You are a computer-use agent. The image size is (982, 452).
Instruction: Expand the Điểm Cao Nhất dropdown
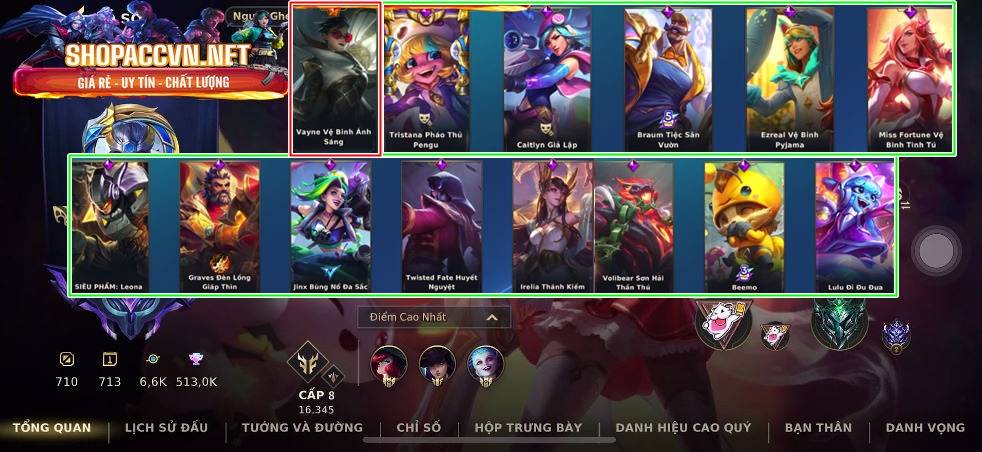click(x=434, y=317)
